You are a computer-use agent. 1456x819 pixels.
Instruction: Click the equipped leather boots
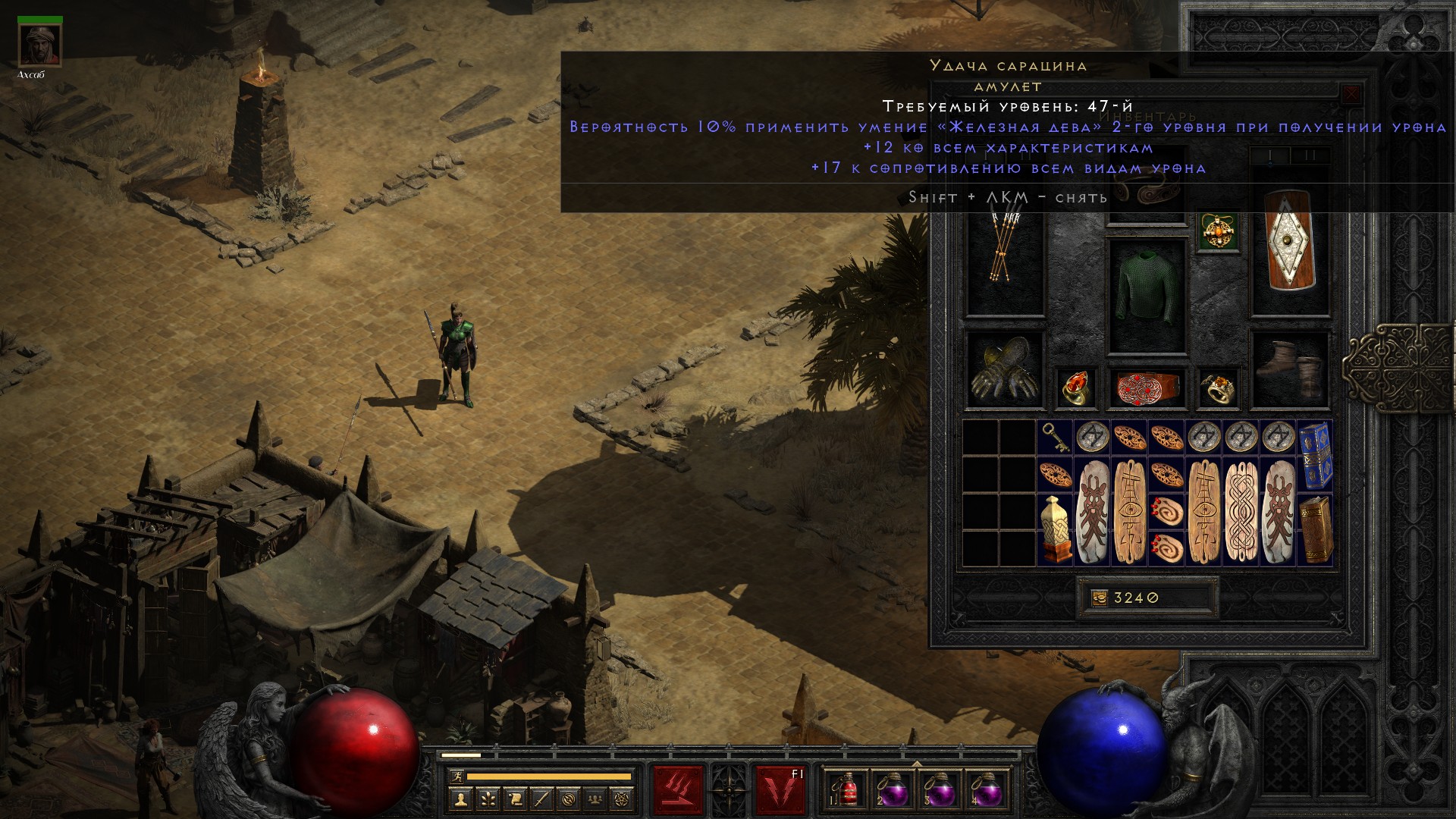(1289, 370)
